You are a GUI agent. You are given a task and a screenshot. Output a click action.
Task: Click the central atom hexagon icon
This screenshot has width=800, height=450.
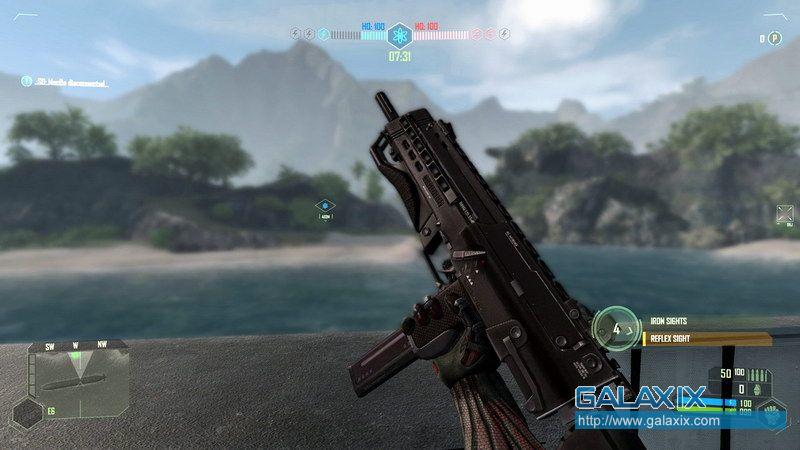tap(399, 34)
